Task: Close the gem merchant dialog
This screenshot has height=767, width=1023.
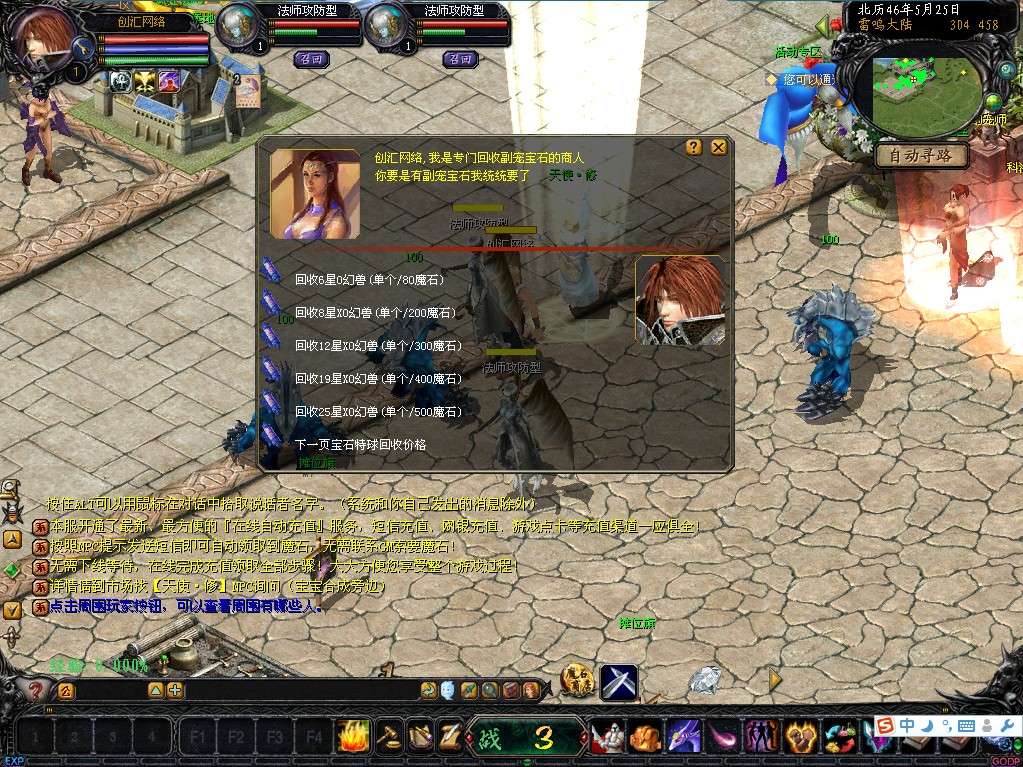Action: 718,148
